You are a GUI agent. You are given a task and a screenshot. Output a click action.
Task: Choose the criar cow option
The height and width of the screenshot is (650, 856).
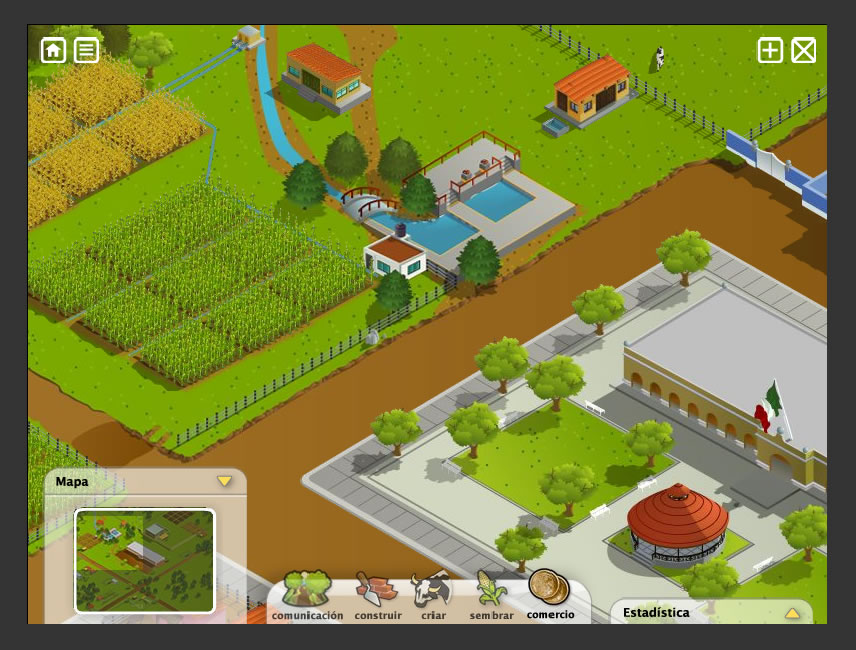[433, 596]
